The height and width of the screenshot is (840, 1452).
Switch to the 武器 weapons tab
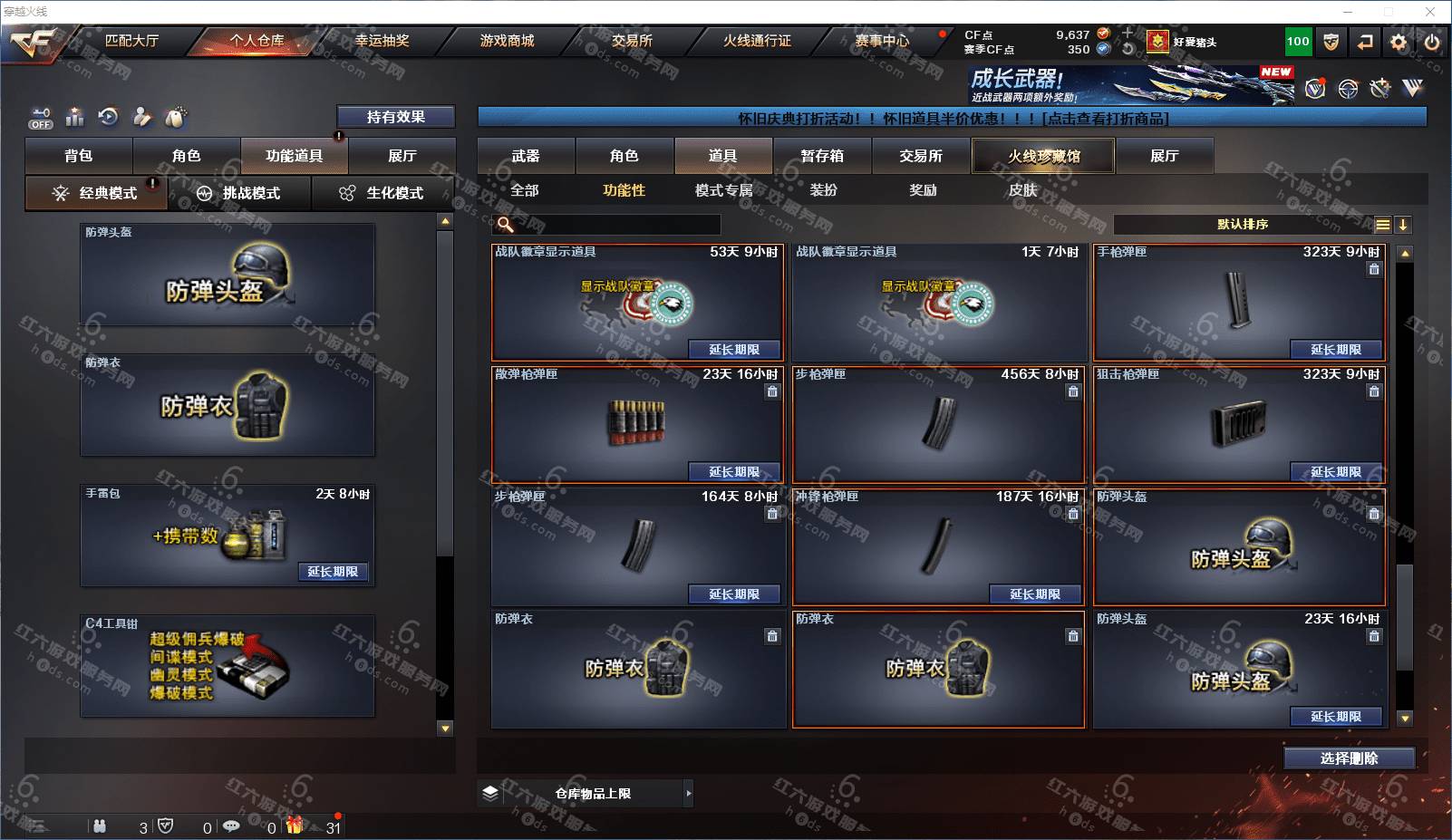pos(526,156)
